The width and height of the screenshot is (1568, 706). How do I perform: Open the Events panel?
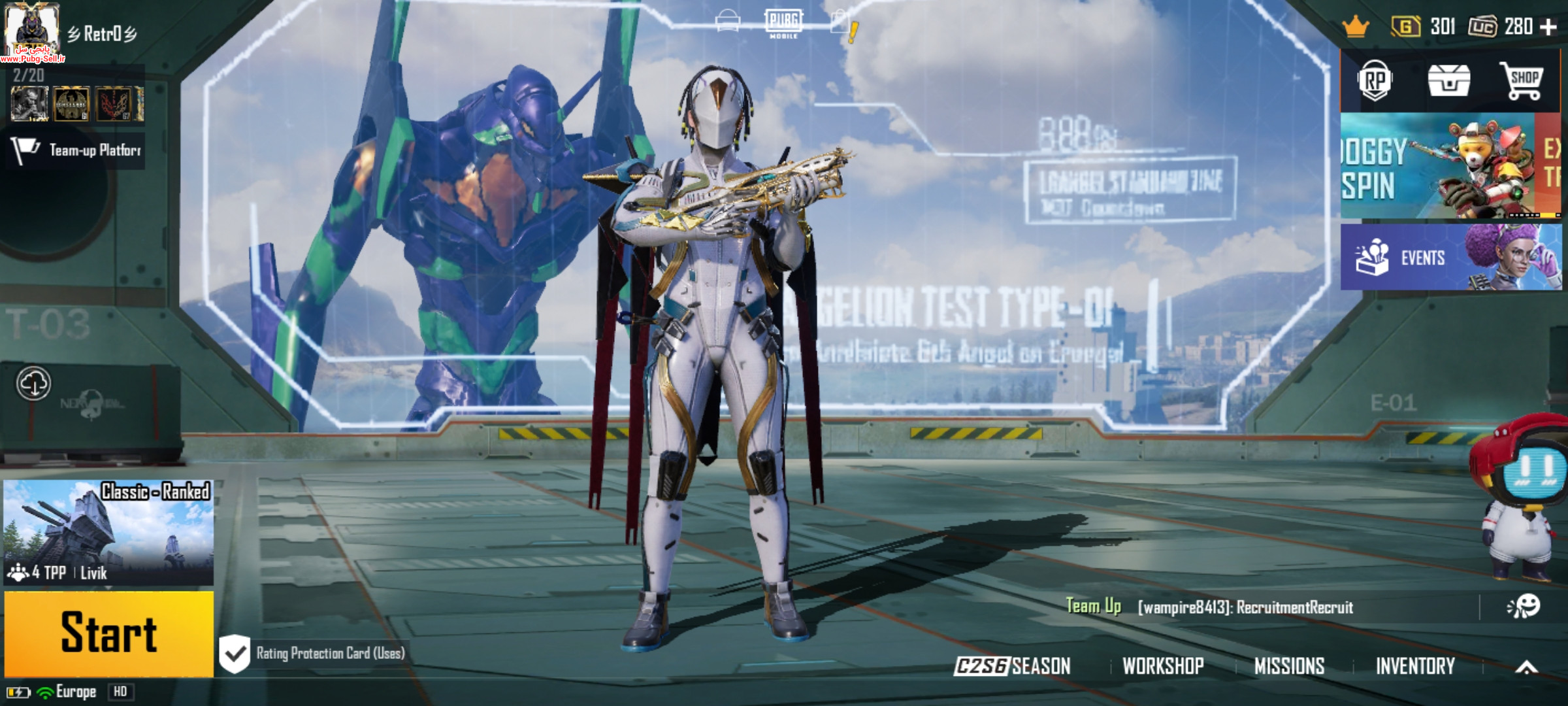coord(1450,257)
